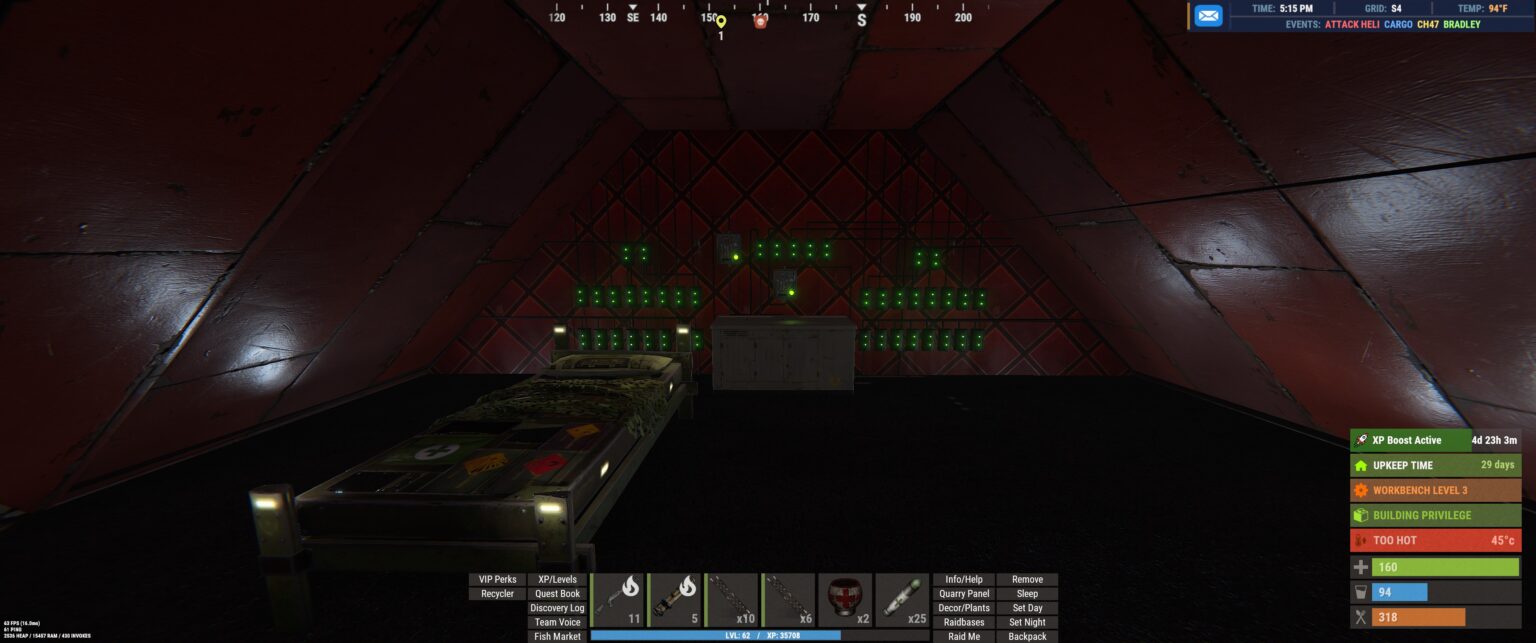View the Discovery Log
The image size is (1536, 643).
coord(557,608)
